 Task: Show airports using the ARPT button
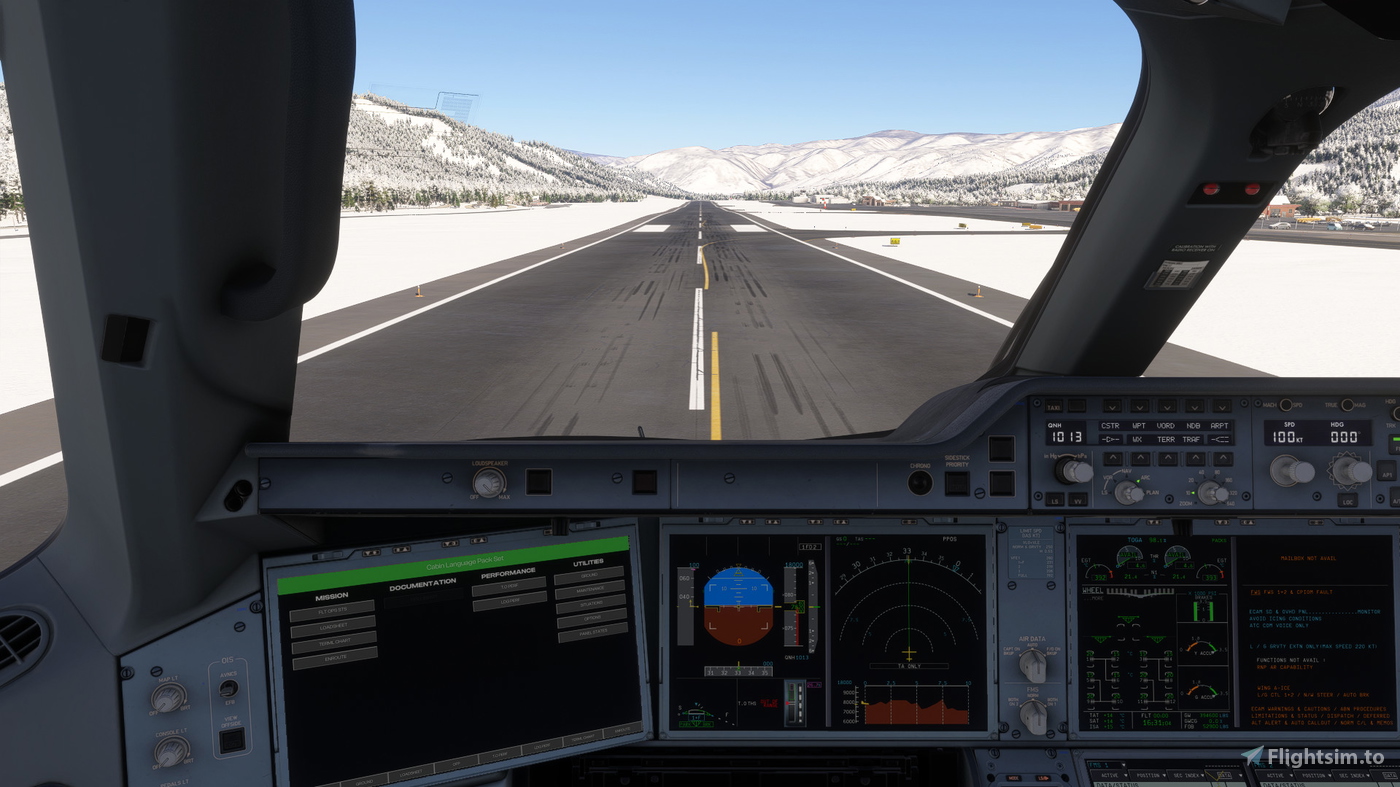tap(1220, 406)
